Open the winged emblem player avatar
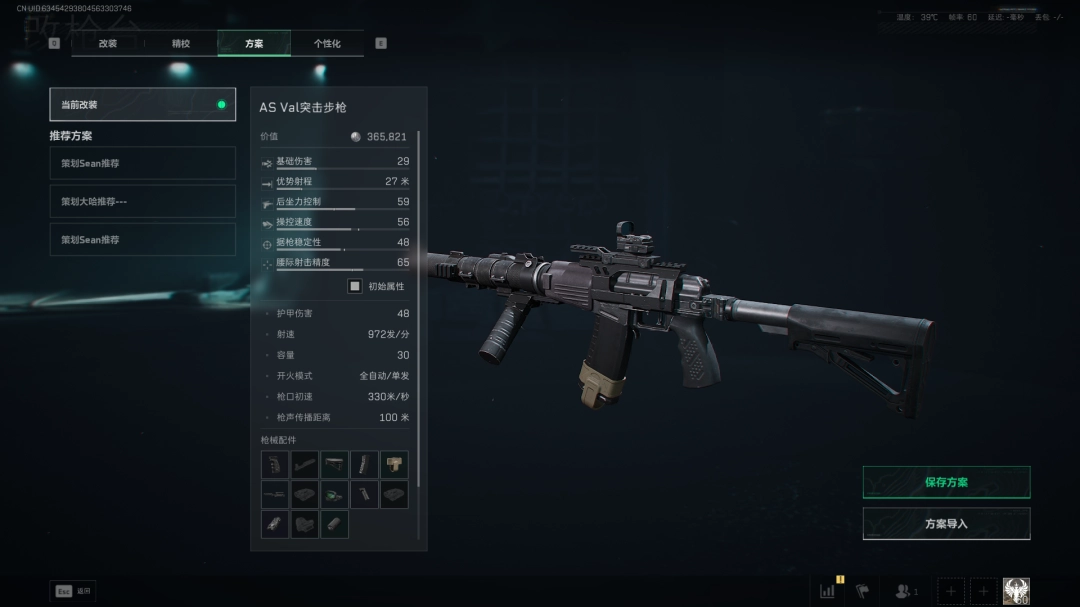 click(1016, 591)
